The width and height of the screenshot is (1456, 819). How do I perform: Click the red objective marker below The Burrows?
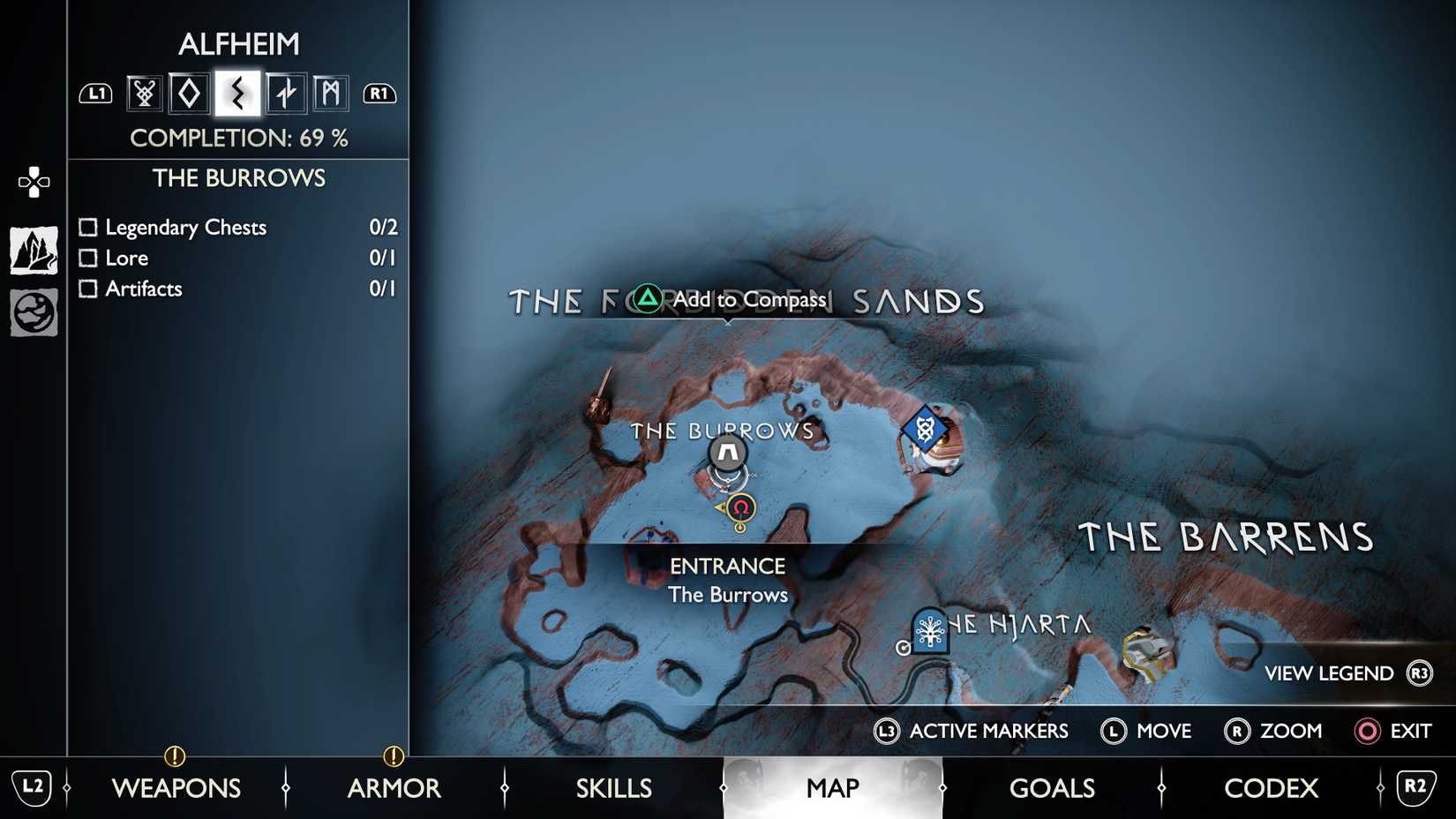pos(740,507)
